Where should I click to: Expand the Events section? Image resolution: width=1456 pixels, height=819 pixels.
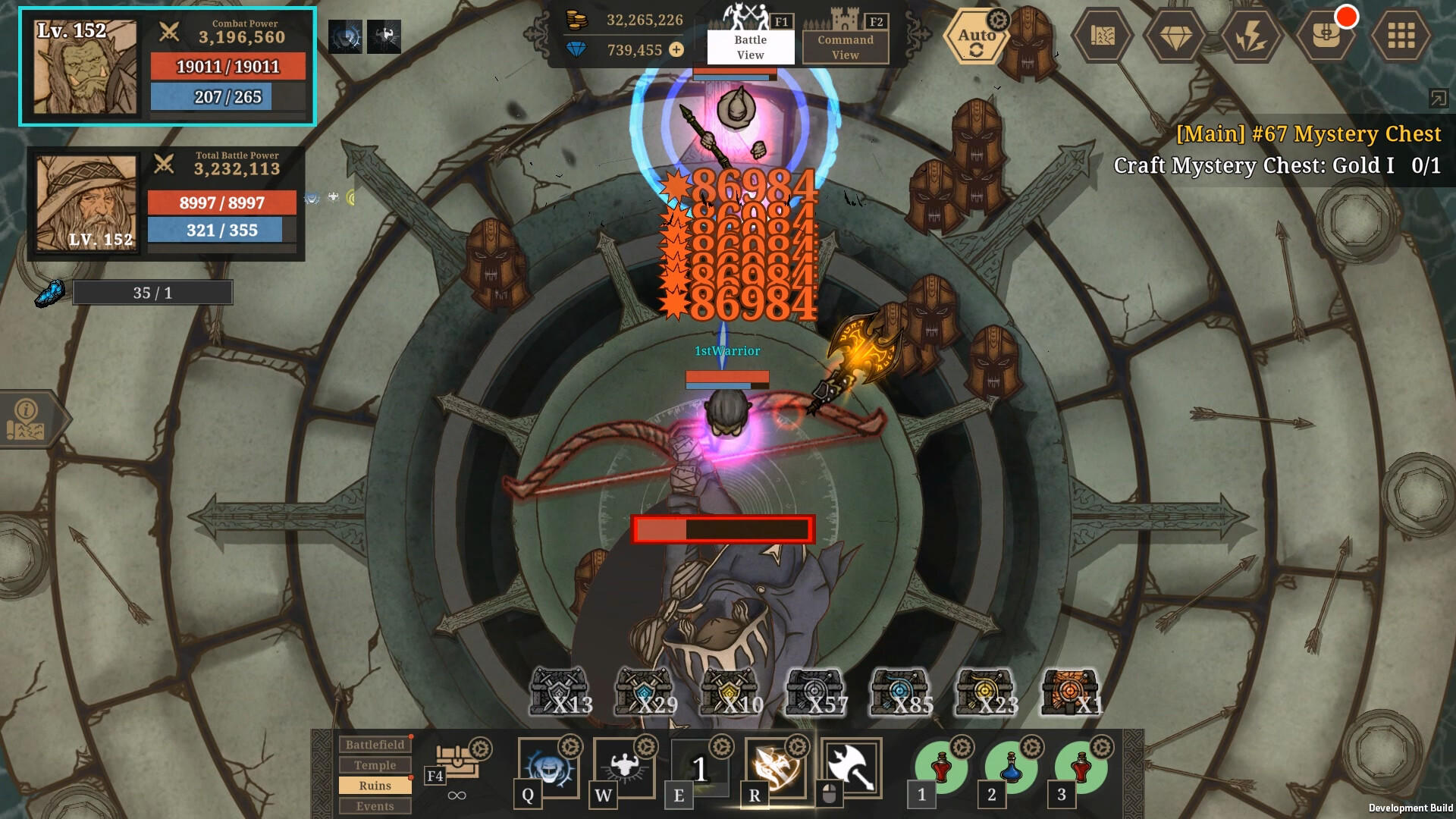click(375, 806)
